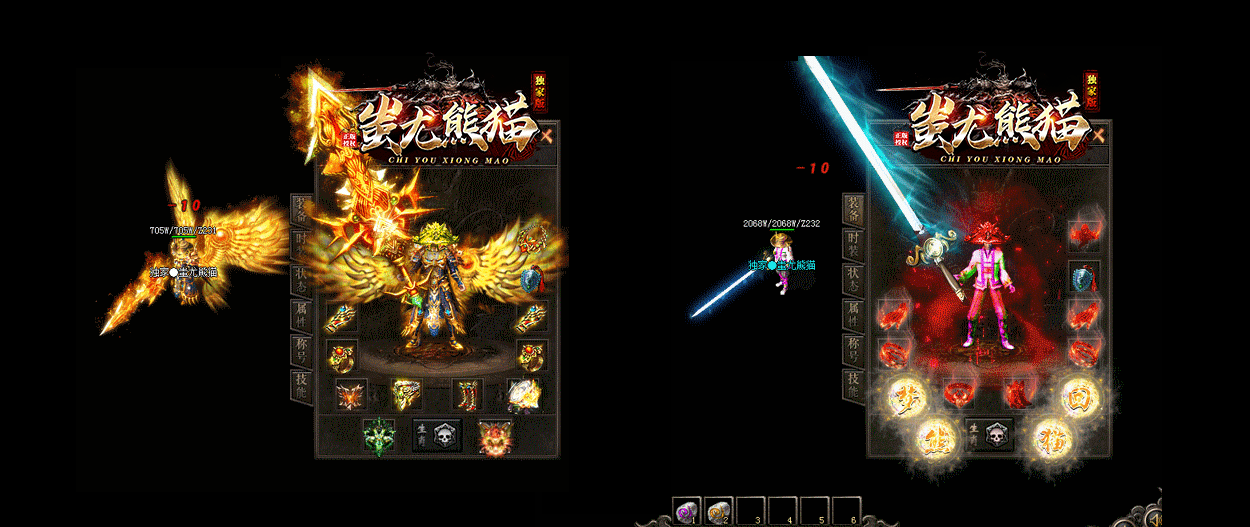Select the glowing 熊 orb slot

[x=933, y=437]
